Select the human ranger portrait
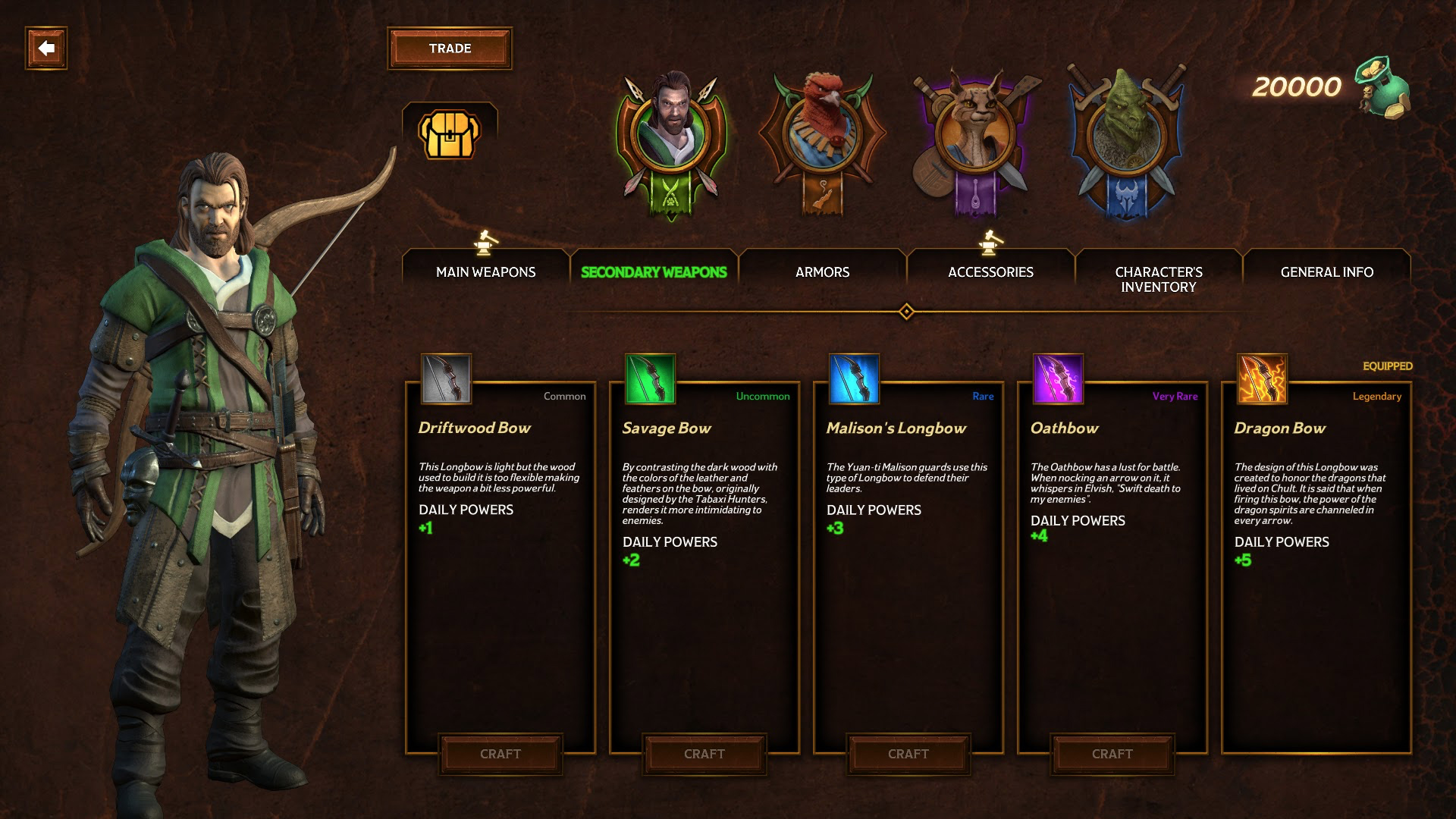Screen dimensions: 1456x819 [671, 136]
